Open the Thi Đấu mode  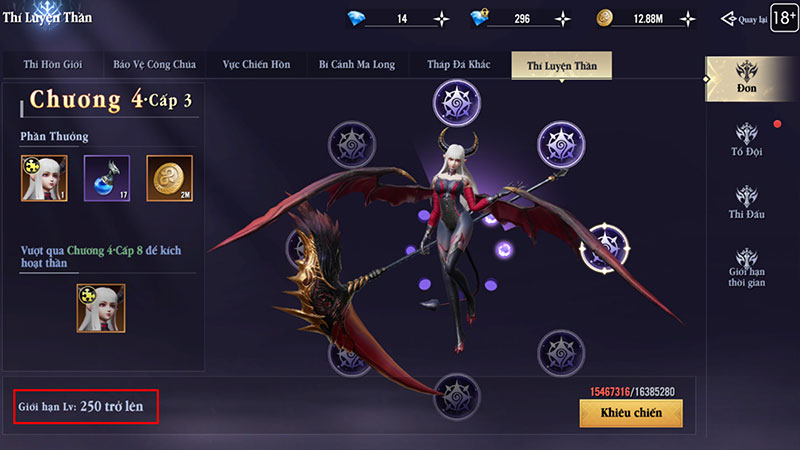click(x=747, y=204)
